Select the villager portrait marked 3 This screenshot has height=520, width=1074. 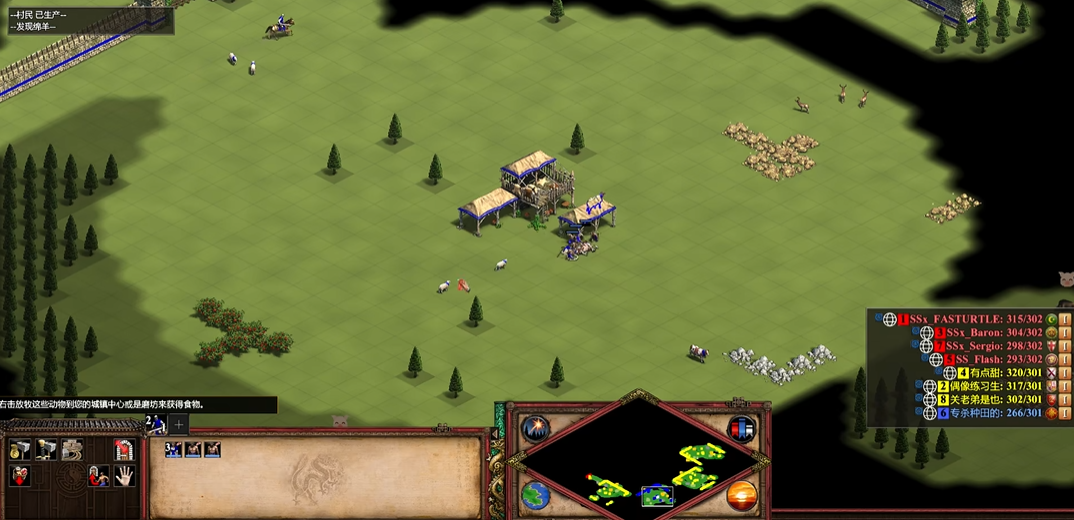[174, 450]
